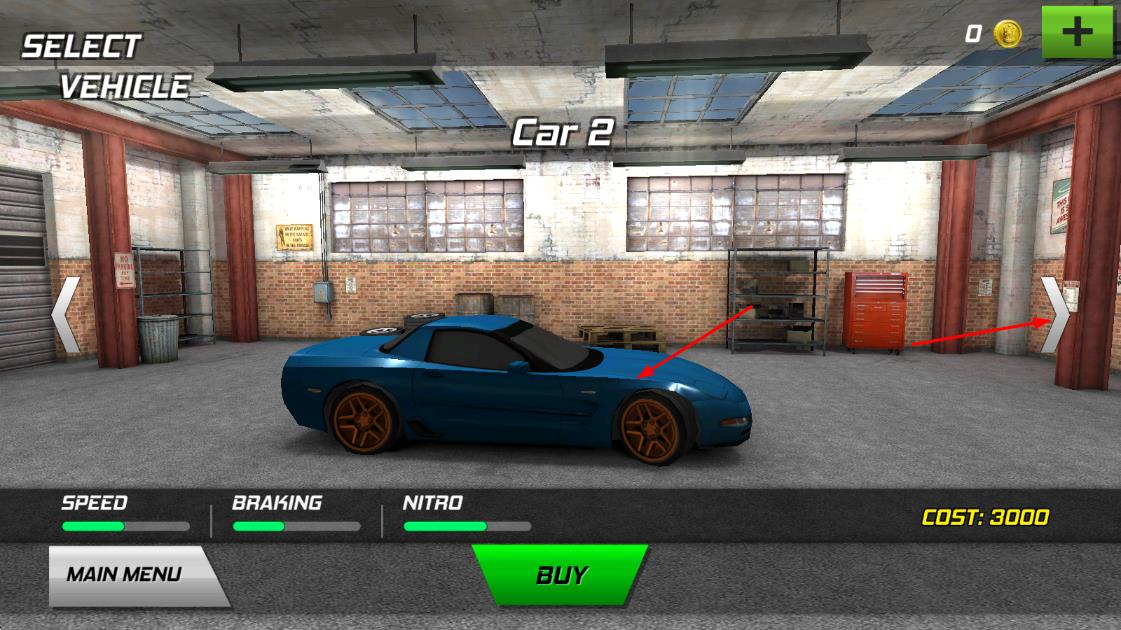The height and width of the screenshot is (630, 1121).
Task: Show the next vehicle with the right arrow
Action: pyautogui.click(x=1056, y=315)
